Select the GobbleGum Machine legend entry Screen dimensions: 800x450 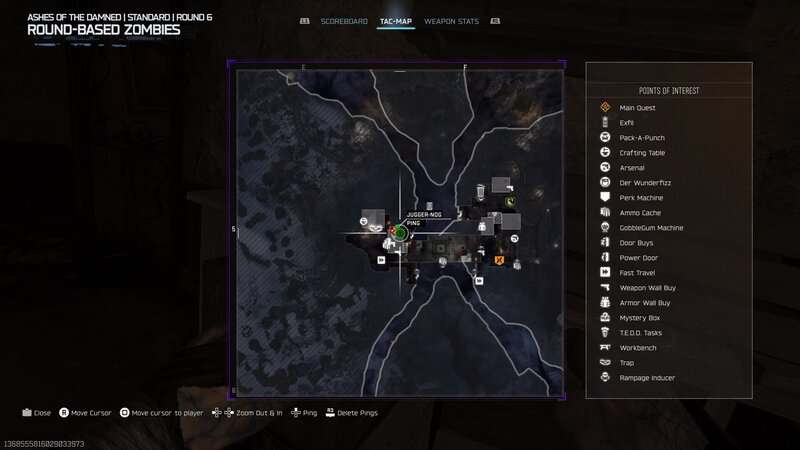click(651, 228)
